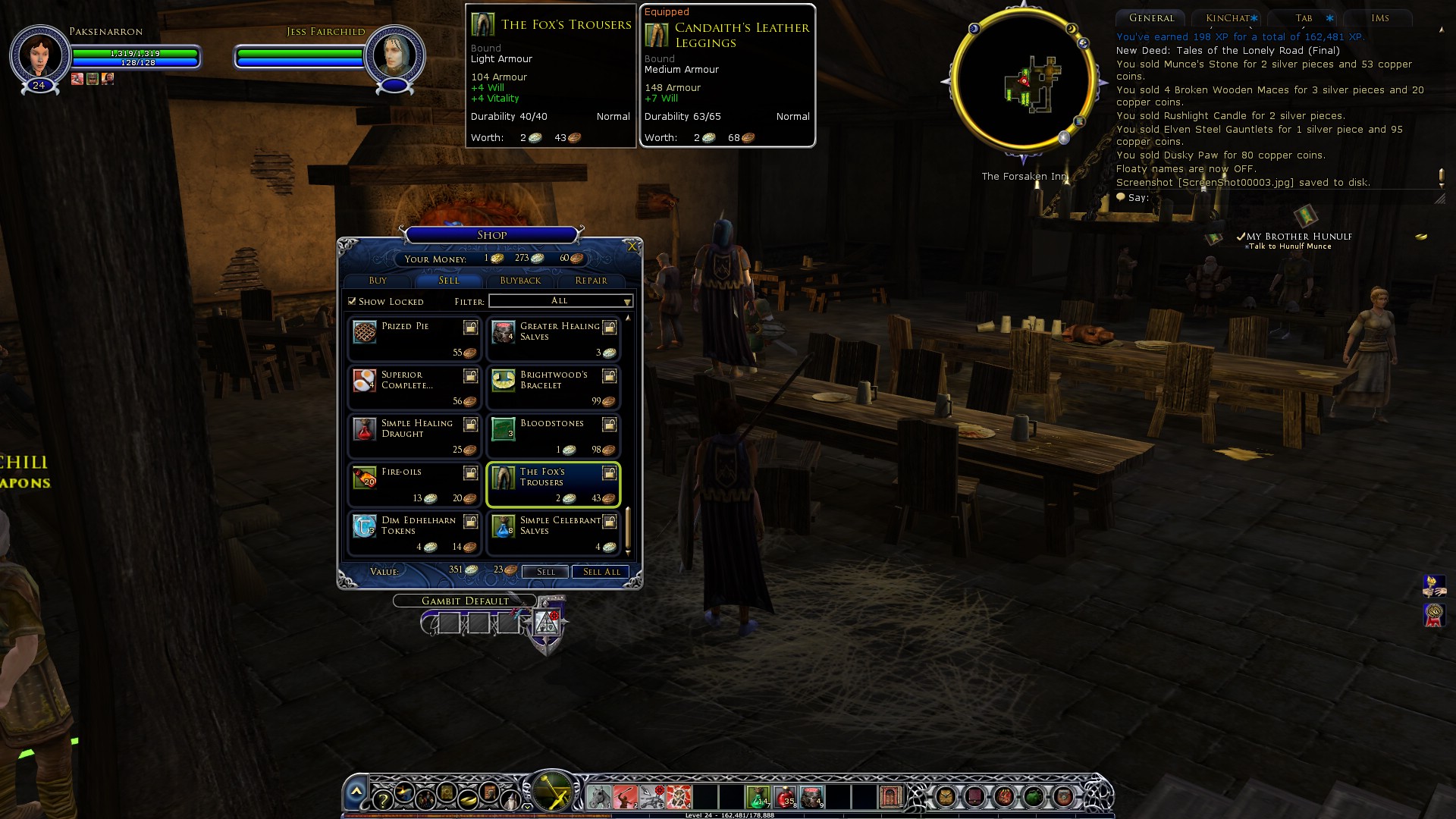Pick the Fire-oils item row
The image size is (1456, 819).
point(414,485)
